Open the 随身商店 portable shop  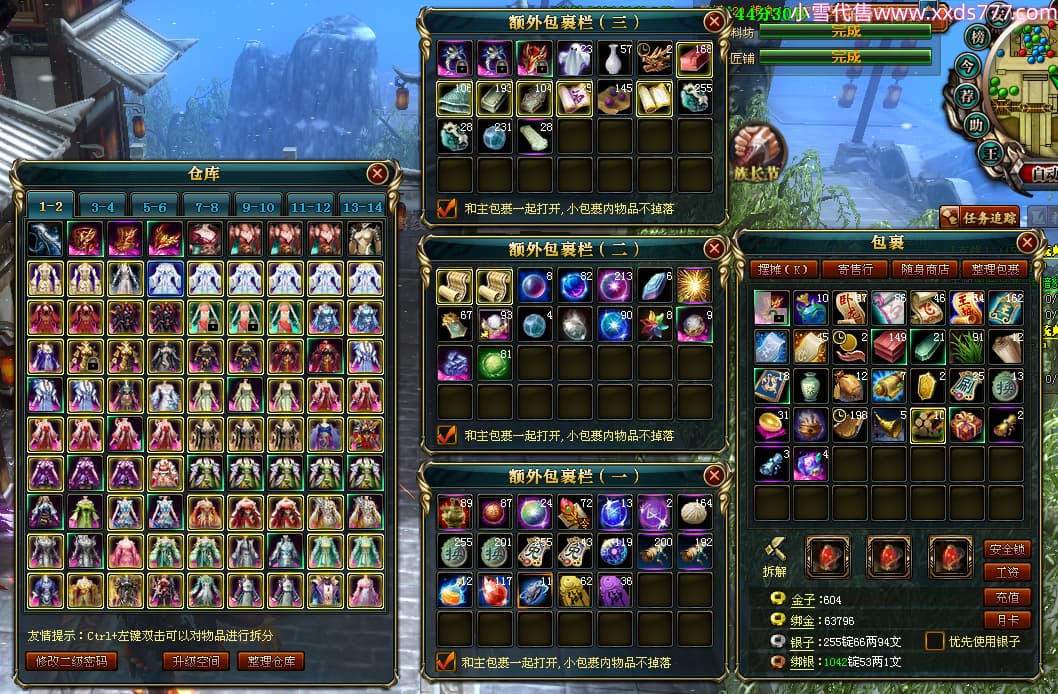click(924, 269)
